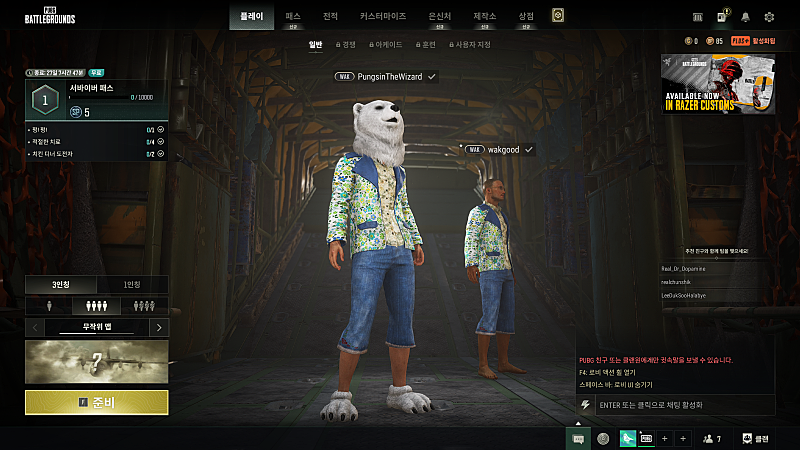Select 1인칭 (first-person) perspective
Image resolution: width=800 pixels, height=450 pixels.
(x=132, y=284)
